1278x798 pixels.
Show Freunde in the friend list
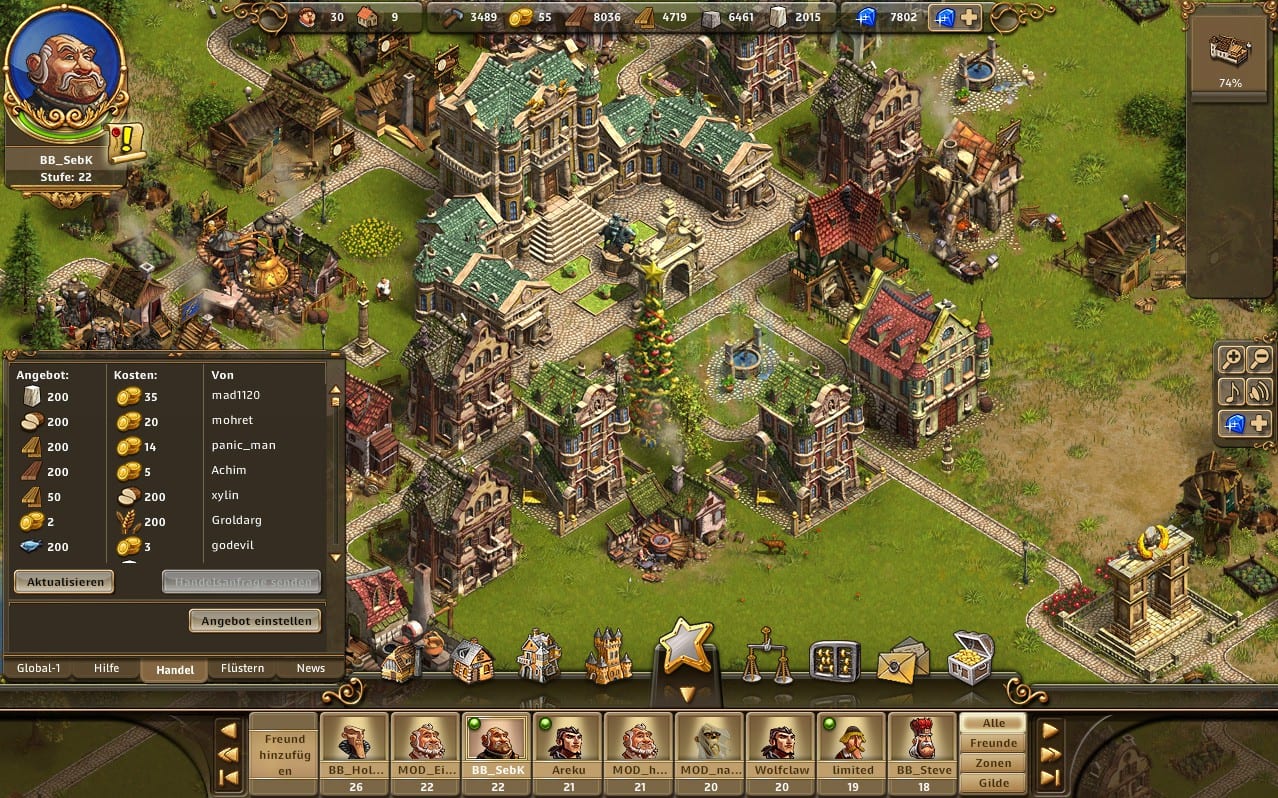pos(993,743)
